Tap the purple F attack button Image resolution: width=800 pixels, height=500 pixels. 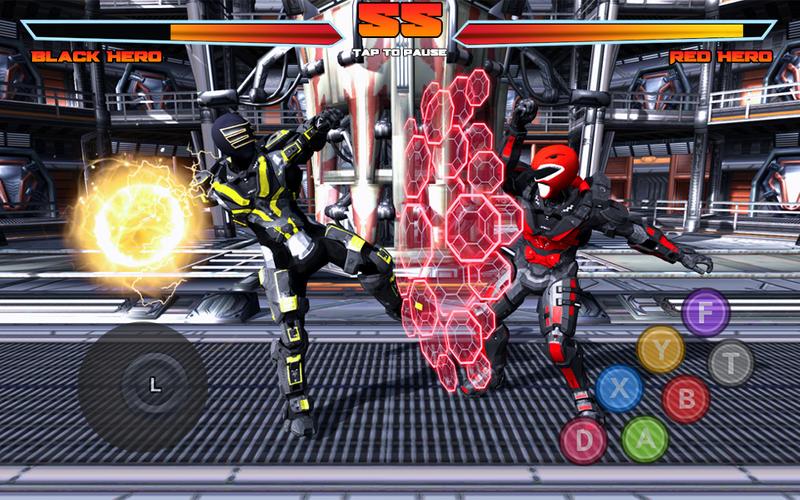pyautogui.click(x=706, y=312)
